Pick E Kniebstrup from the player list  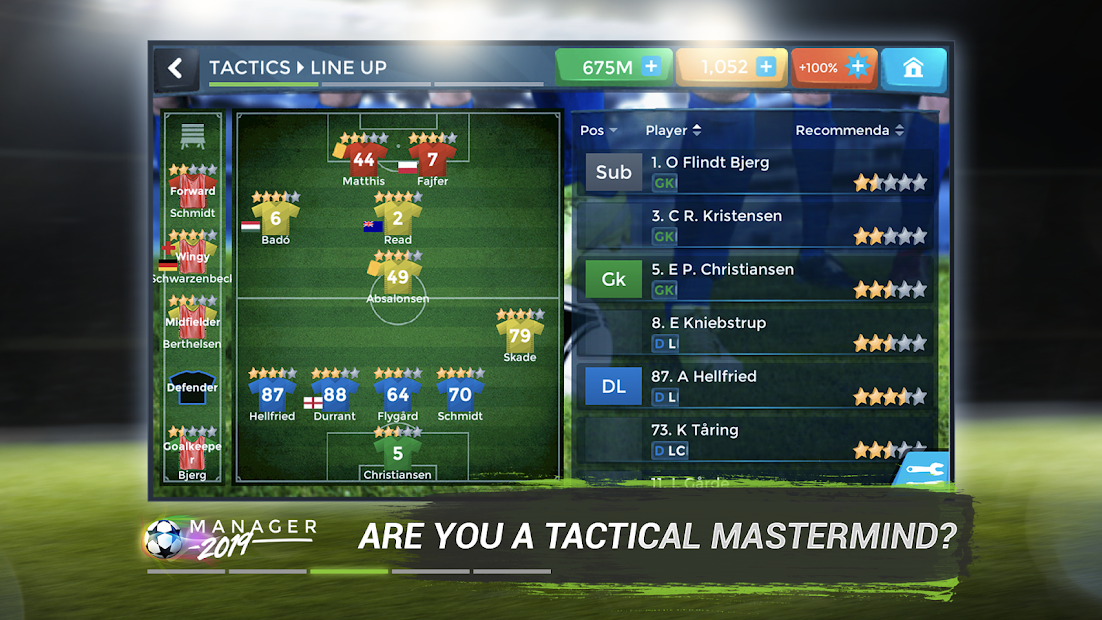click(756, 332)
